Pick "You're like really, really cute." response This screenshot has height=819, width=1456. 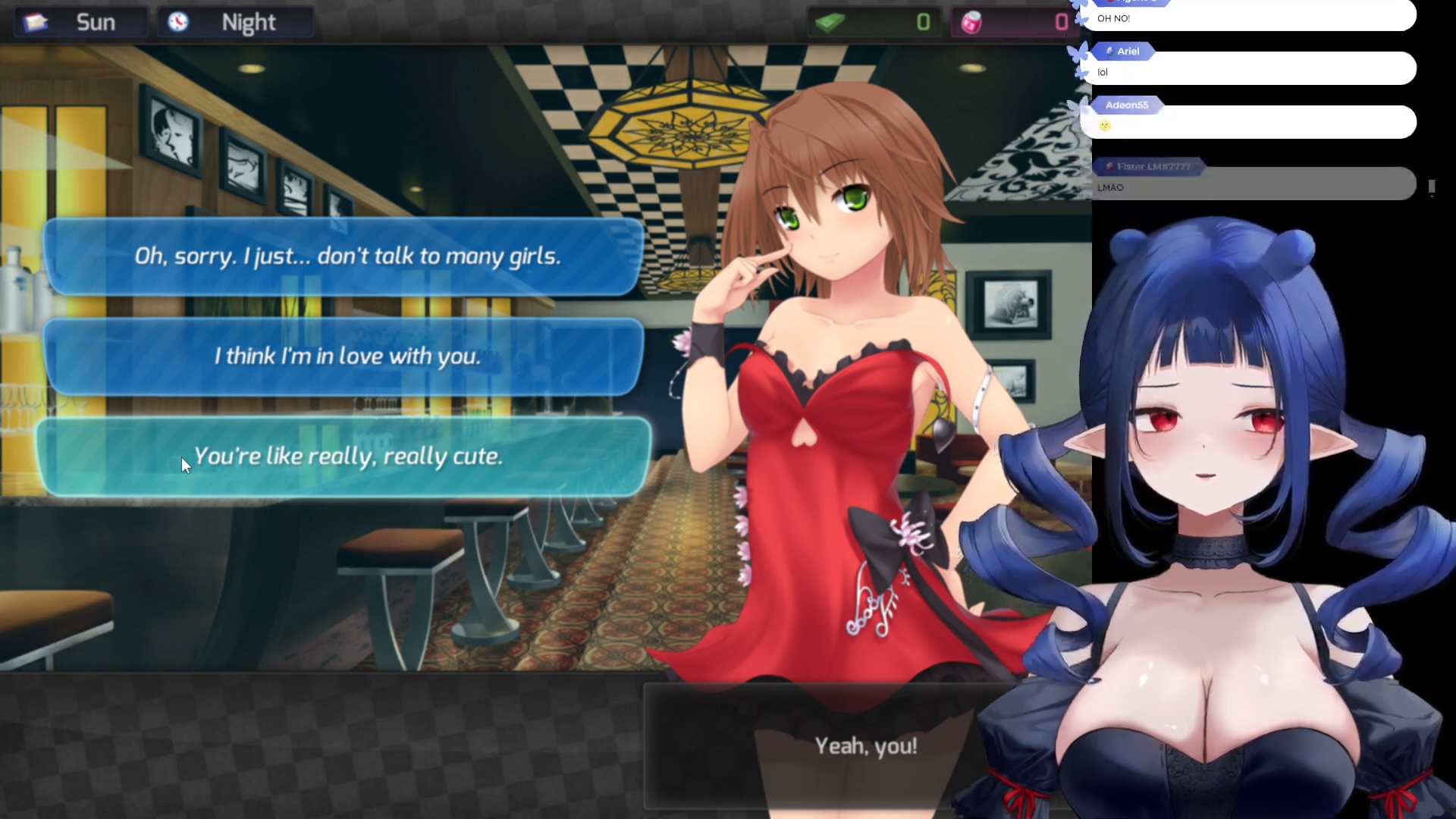tap(345, 457)
